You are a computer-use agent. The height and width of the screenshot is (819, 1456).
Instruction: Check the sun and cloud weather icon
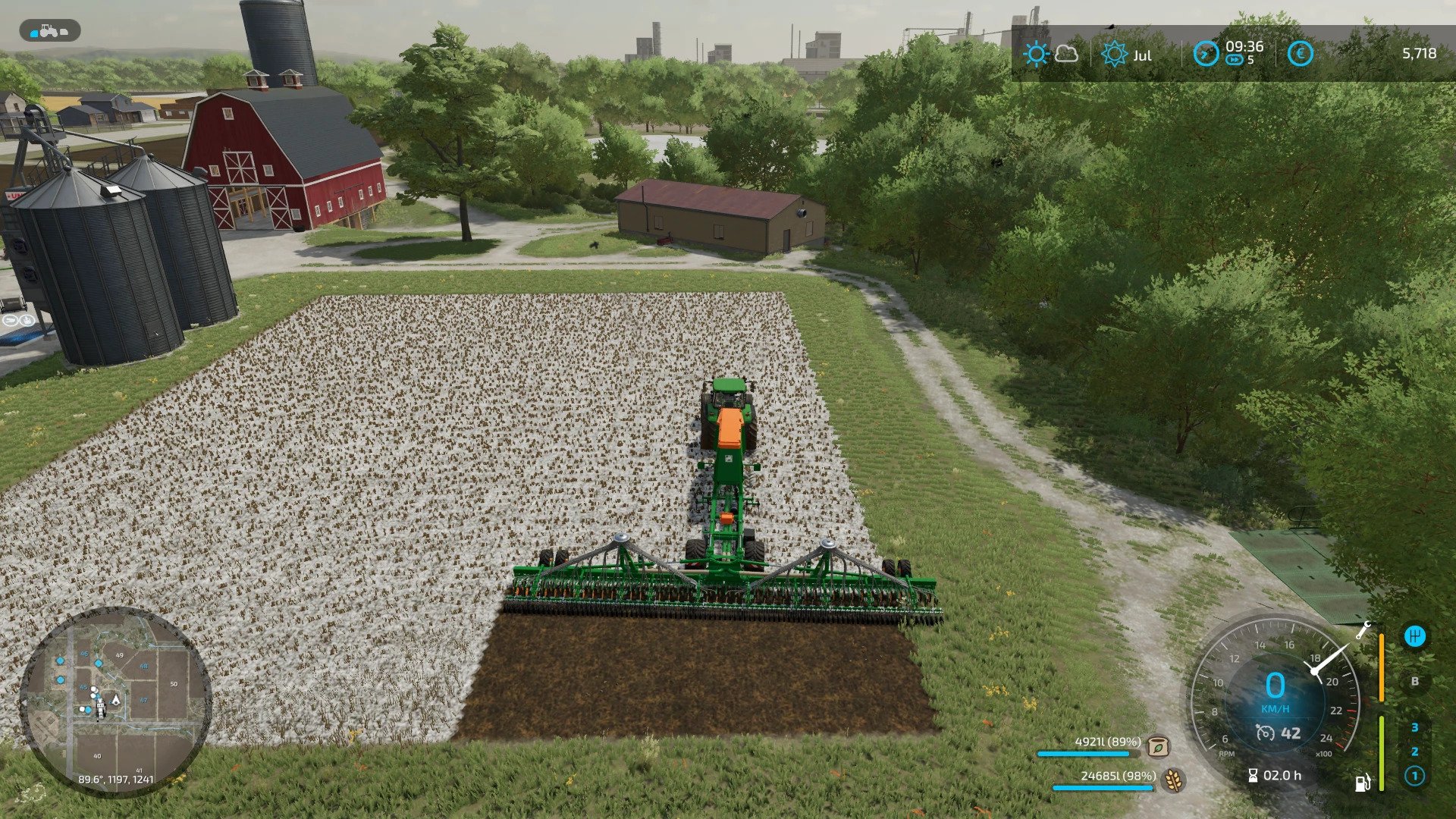tap(1050, 54)
